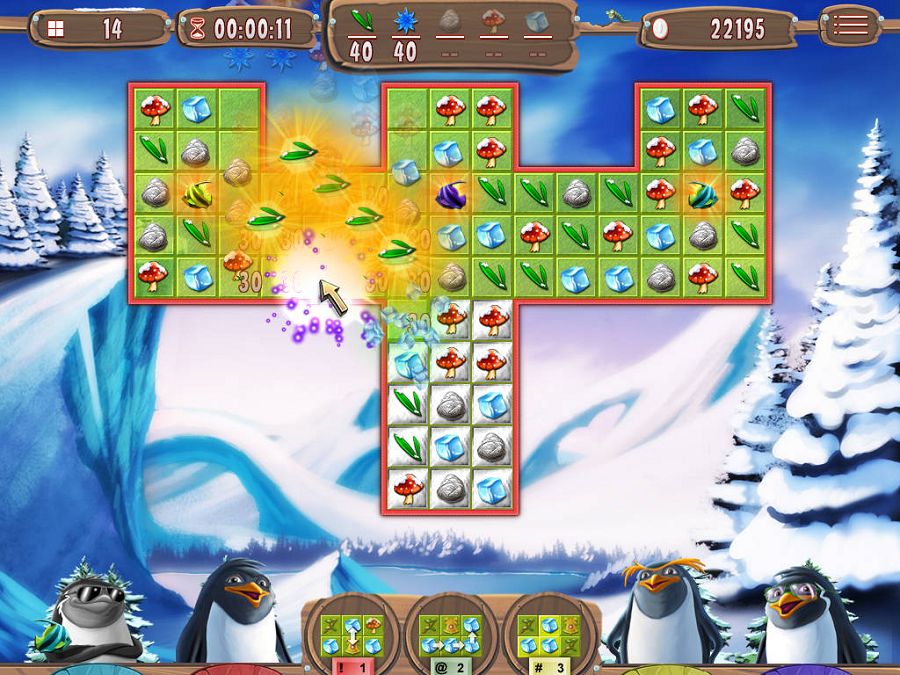Select the teal and yellow fish tile

(x=702, y=193)
